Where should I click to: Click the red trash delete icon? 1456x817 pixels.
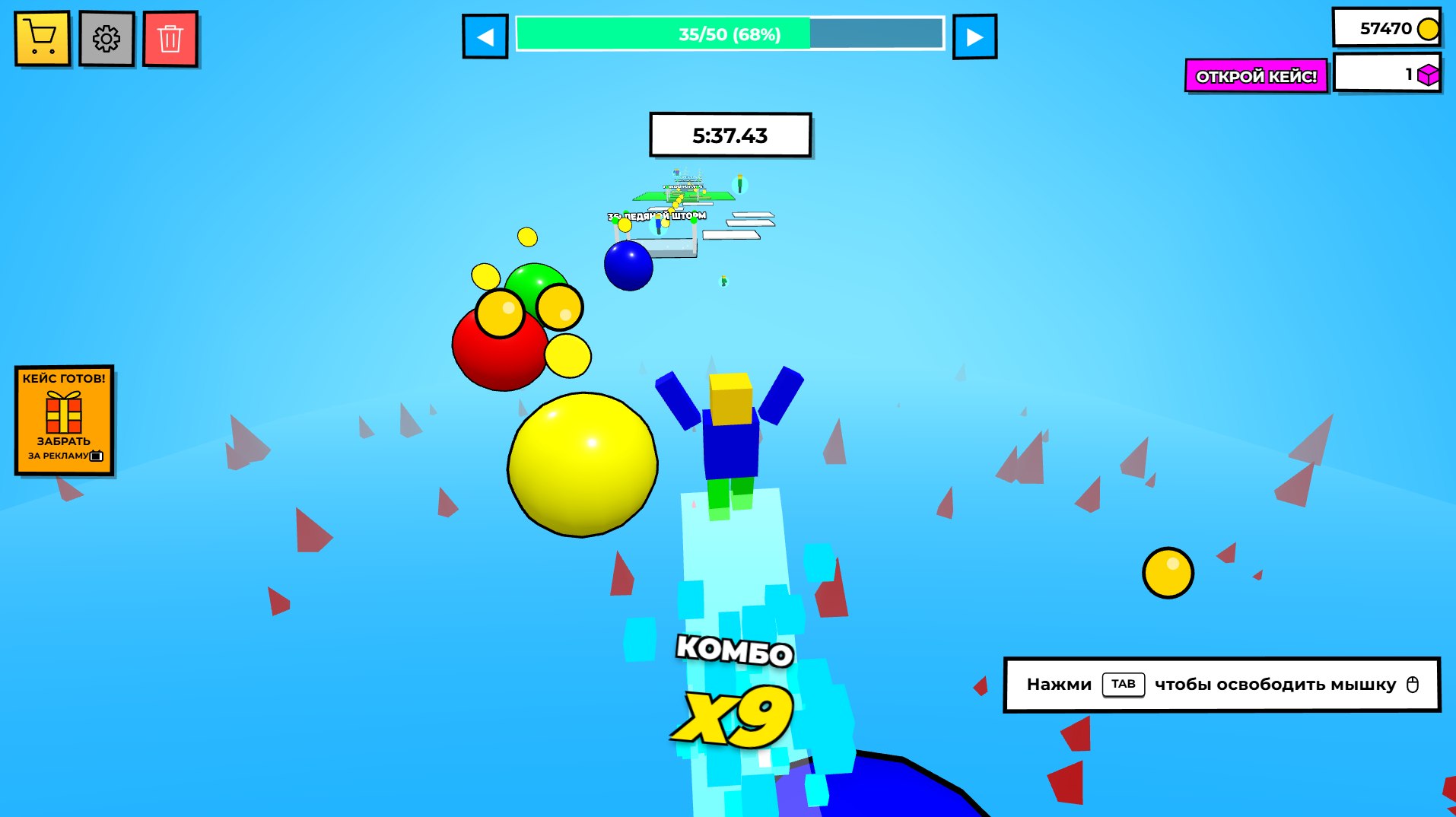170,38
